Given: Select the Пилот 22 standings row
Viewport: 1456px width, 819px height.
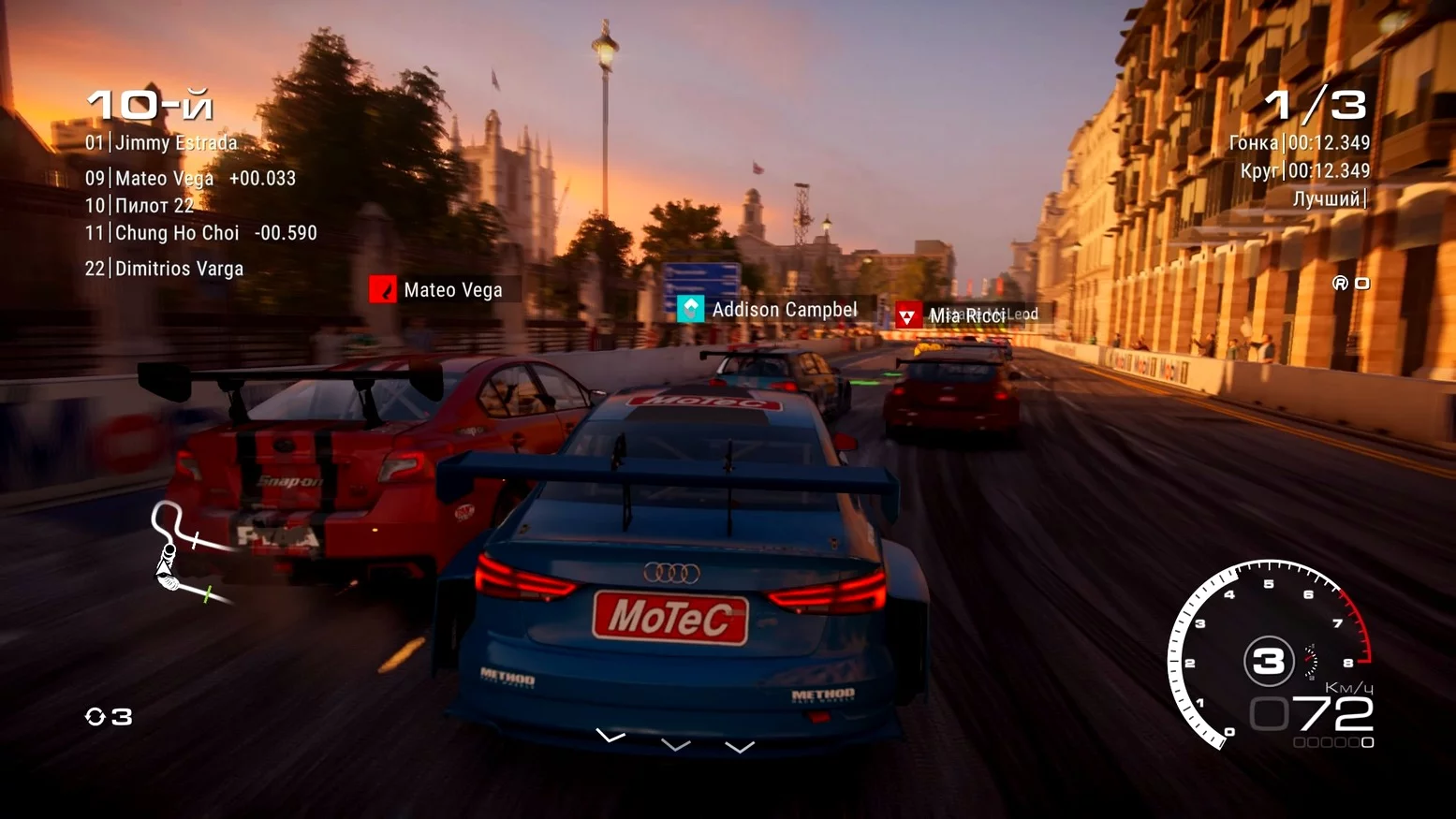Looking at the screenshot, I should [x=140, y=206].
